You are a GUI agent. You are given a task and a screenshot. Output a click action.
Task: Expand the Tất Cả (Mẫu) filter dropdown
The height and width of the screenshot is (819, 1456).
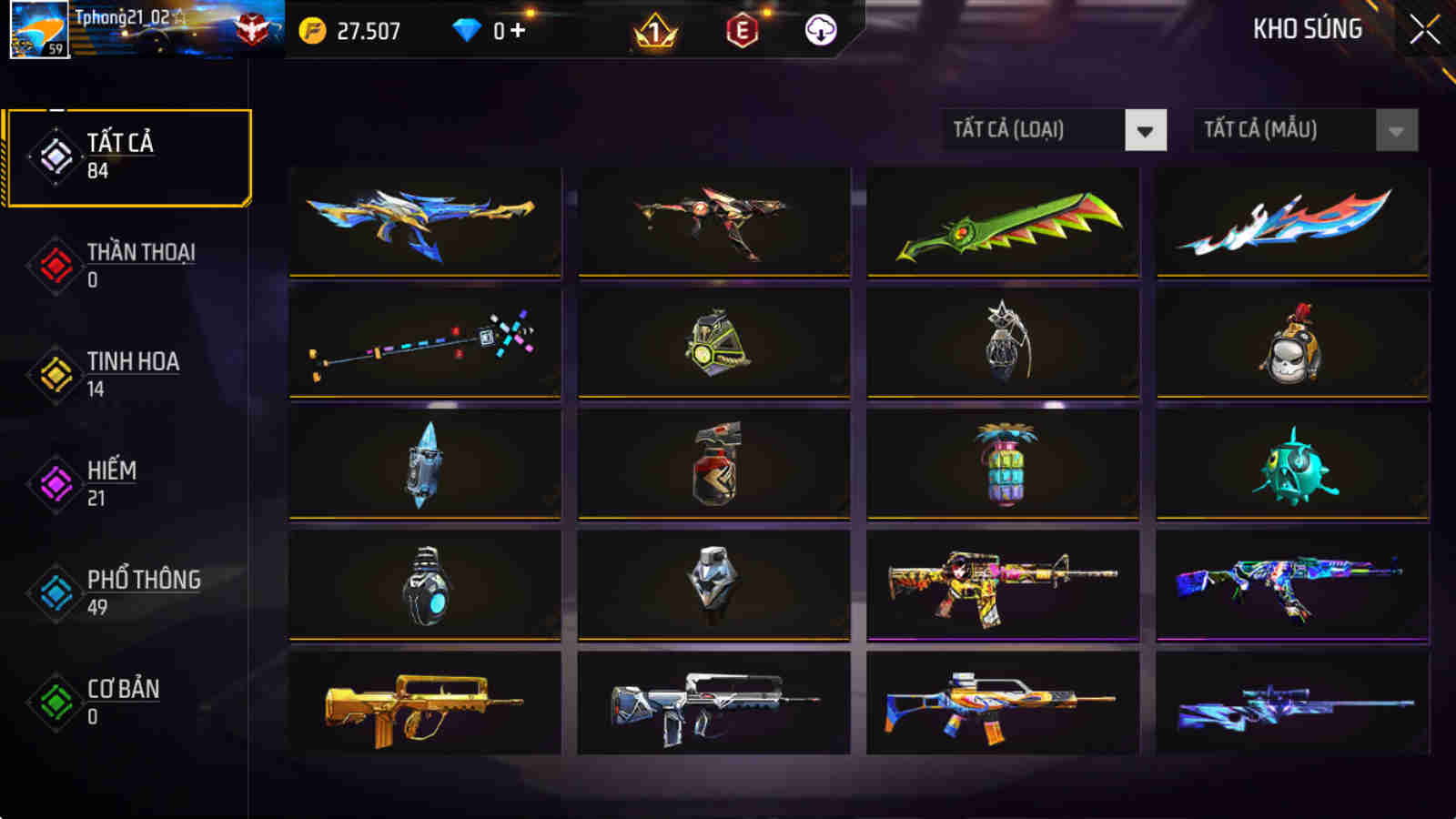[1283, 130]
